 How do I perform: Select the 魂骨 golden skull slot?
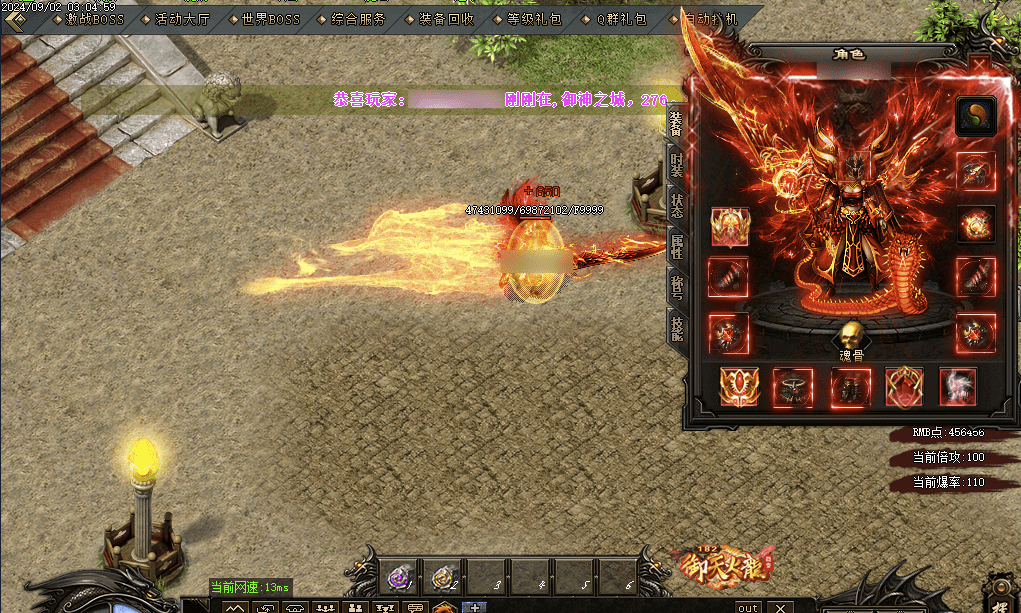850,336
